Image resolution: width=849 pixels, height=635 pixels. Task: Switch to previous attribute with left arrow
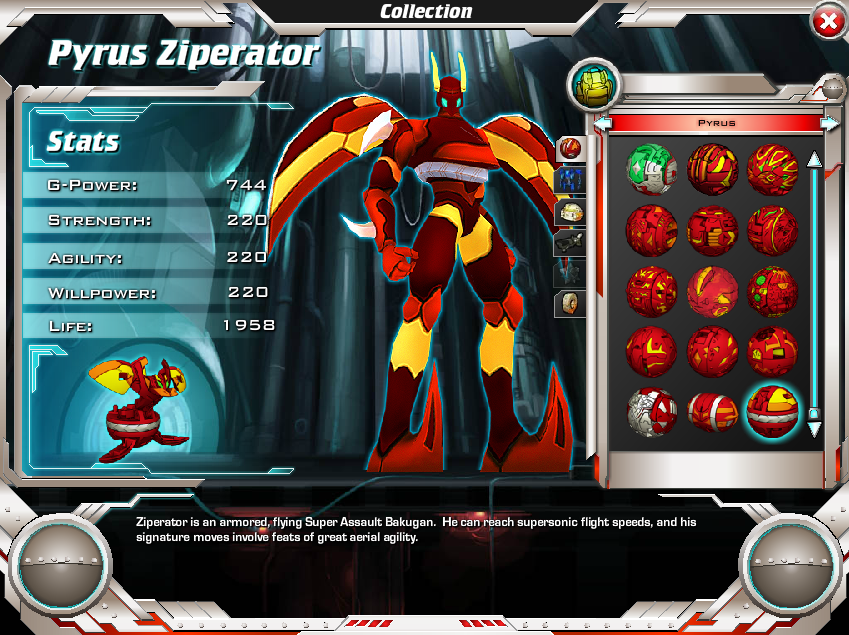pyautogui.click(x=604, y=123)
